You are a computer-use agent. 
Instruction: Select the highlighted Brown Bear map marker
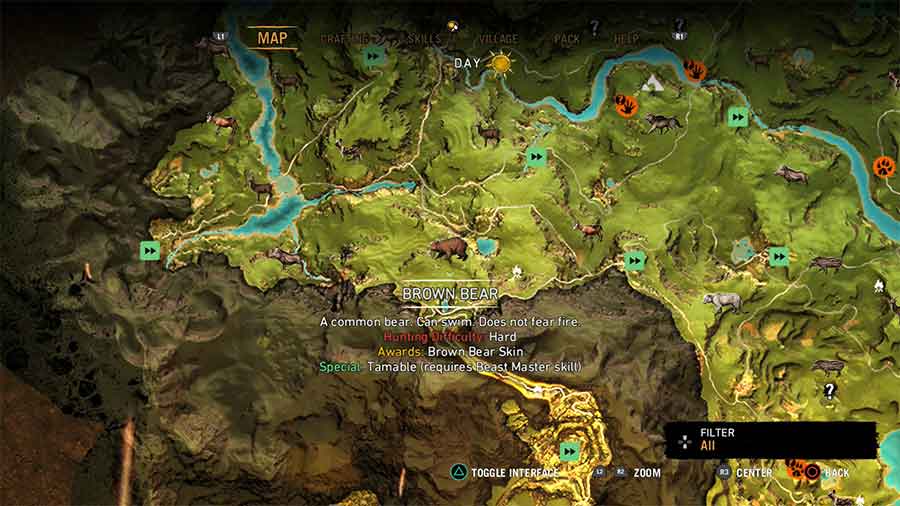pos(448,248)
